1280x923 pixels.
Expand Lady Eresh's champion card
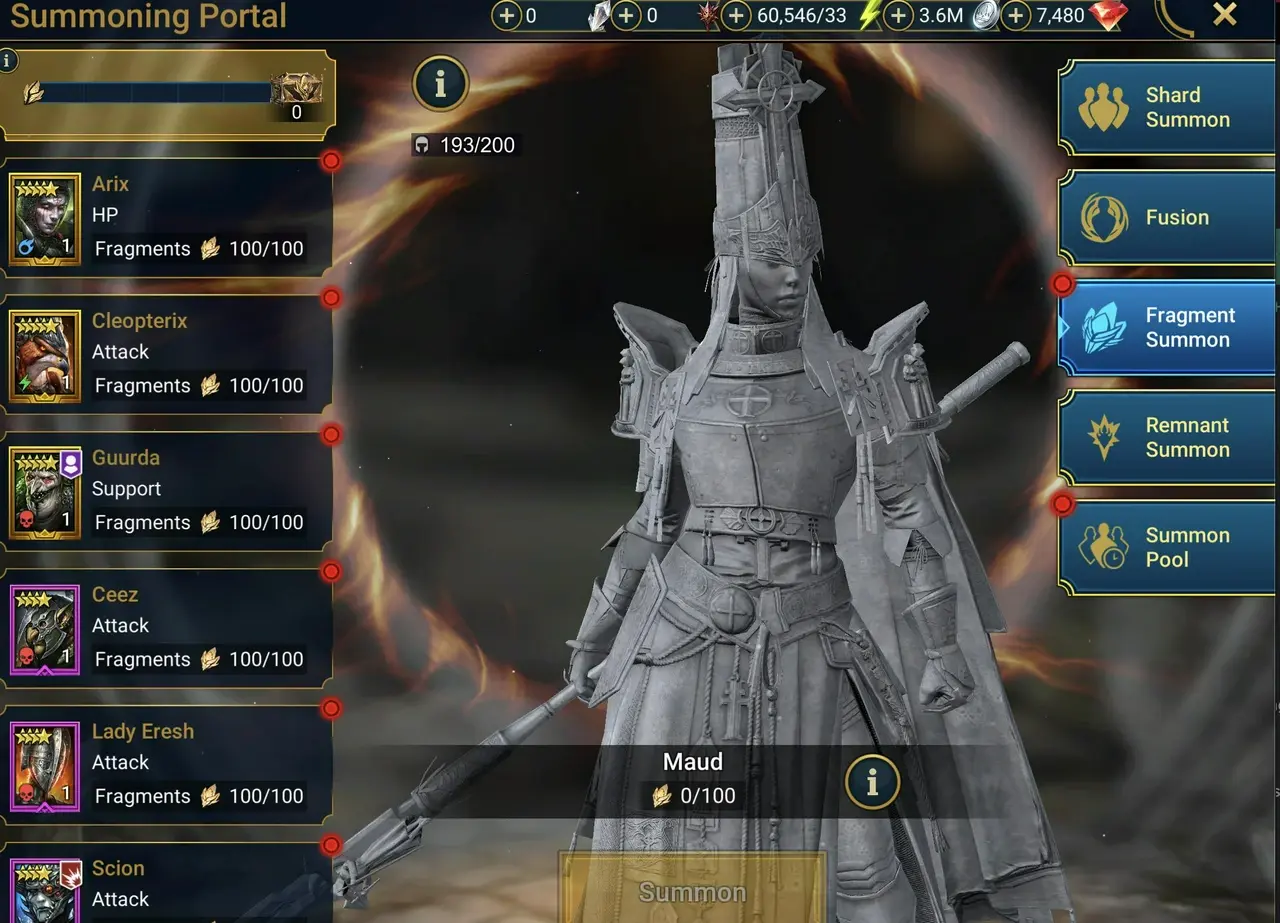point(165,763)
